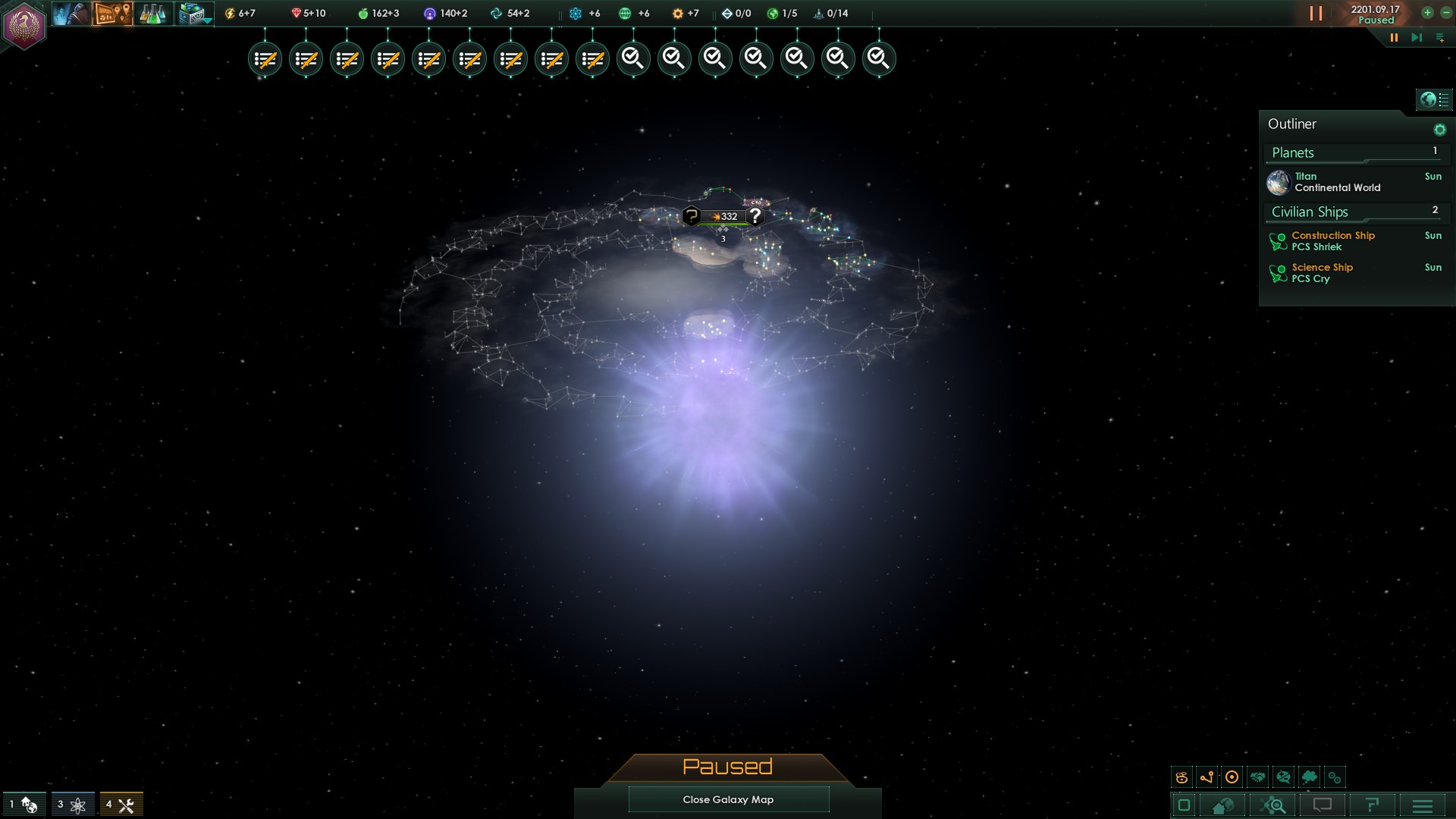Toggle the Outliner with globe list button

coord(1434,99)
